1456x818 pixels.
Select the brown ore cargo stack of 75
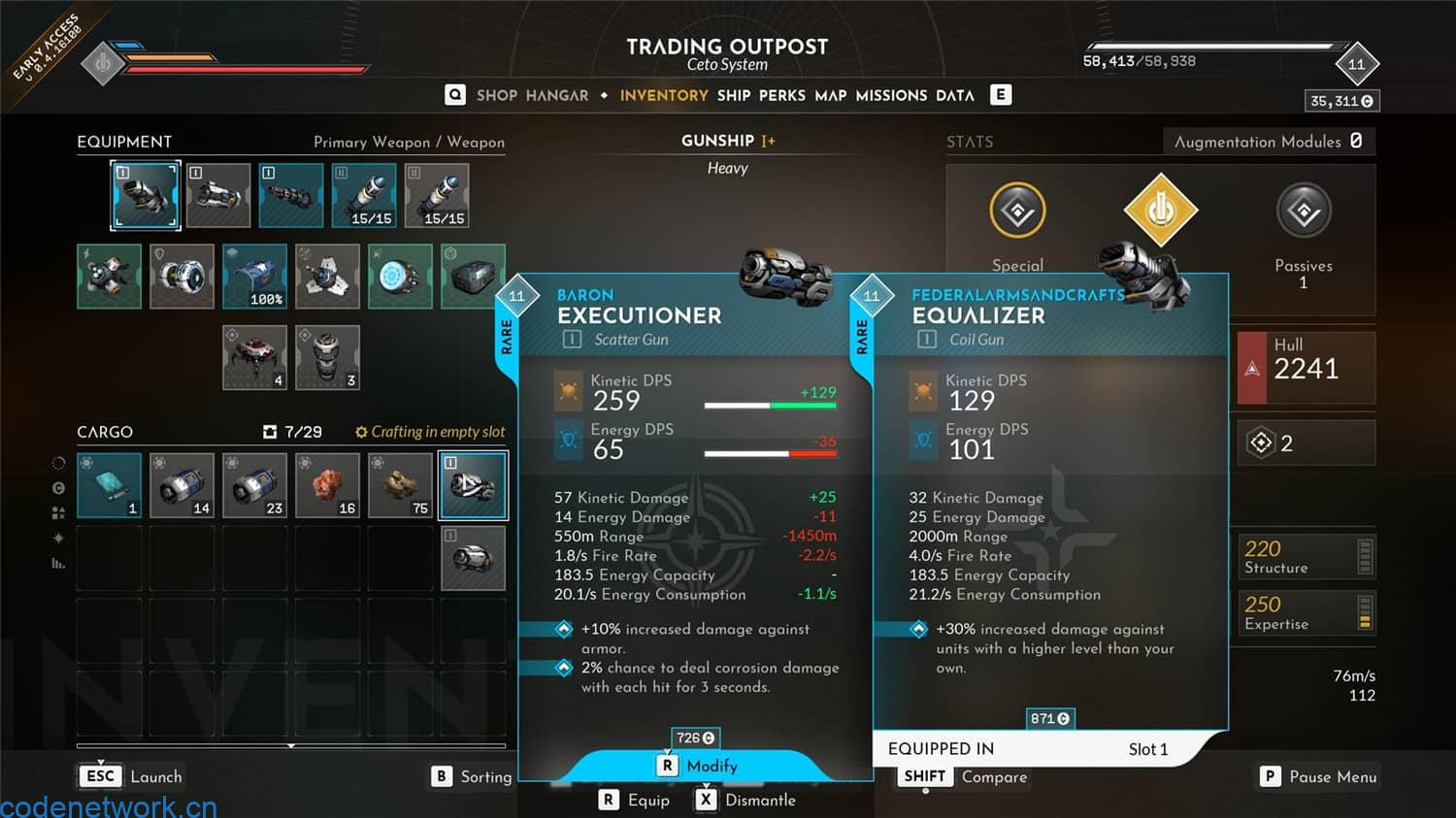(x=400, y=485)
